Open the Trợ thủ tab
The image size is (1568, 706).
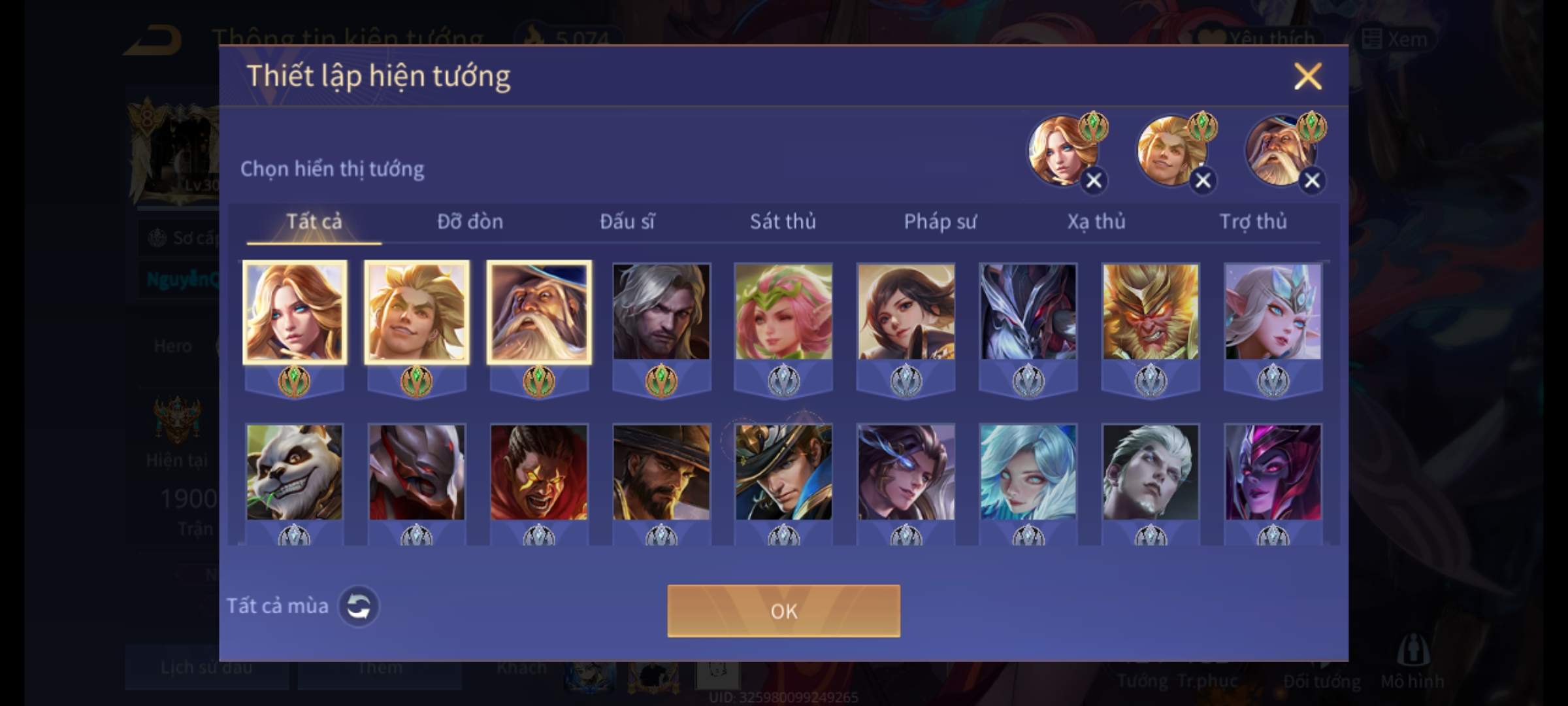[1253, 222]
